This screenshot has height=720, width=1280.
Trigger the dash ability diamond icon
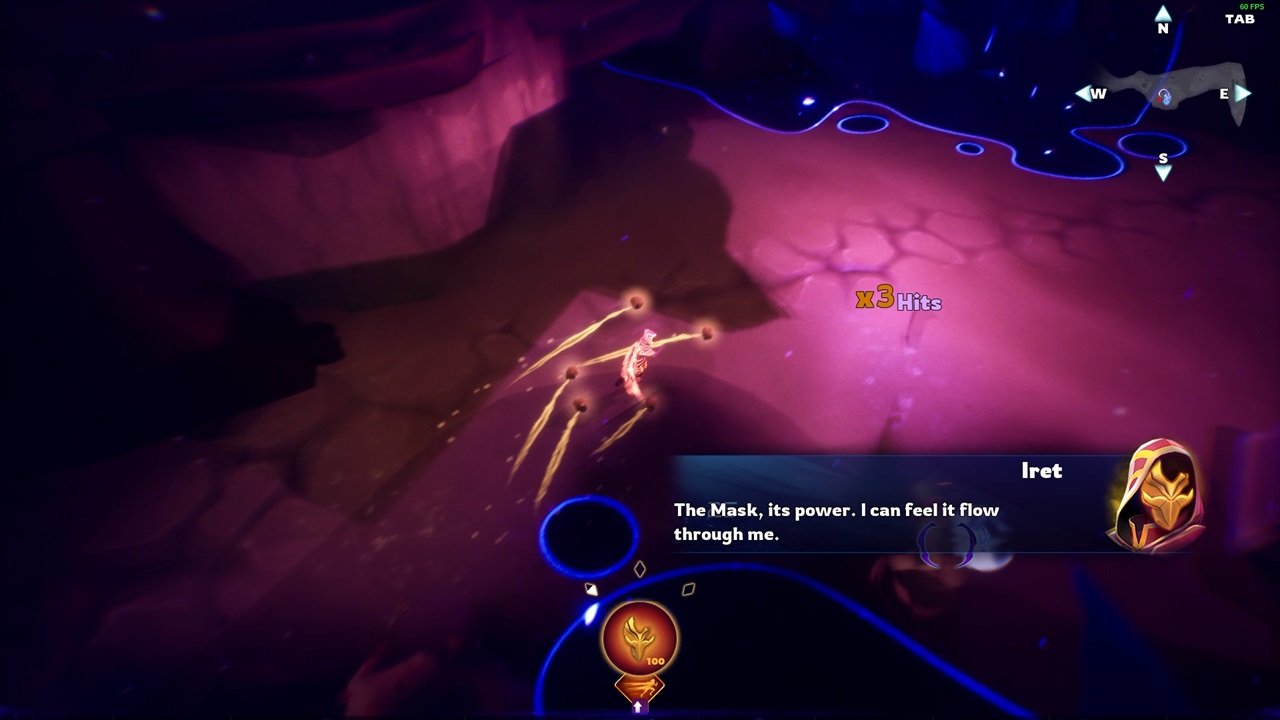pos(639,689)
